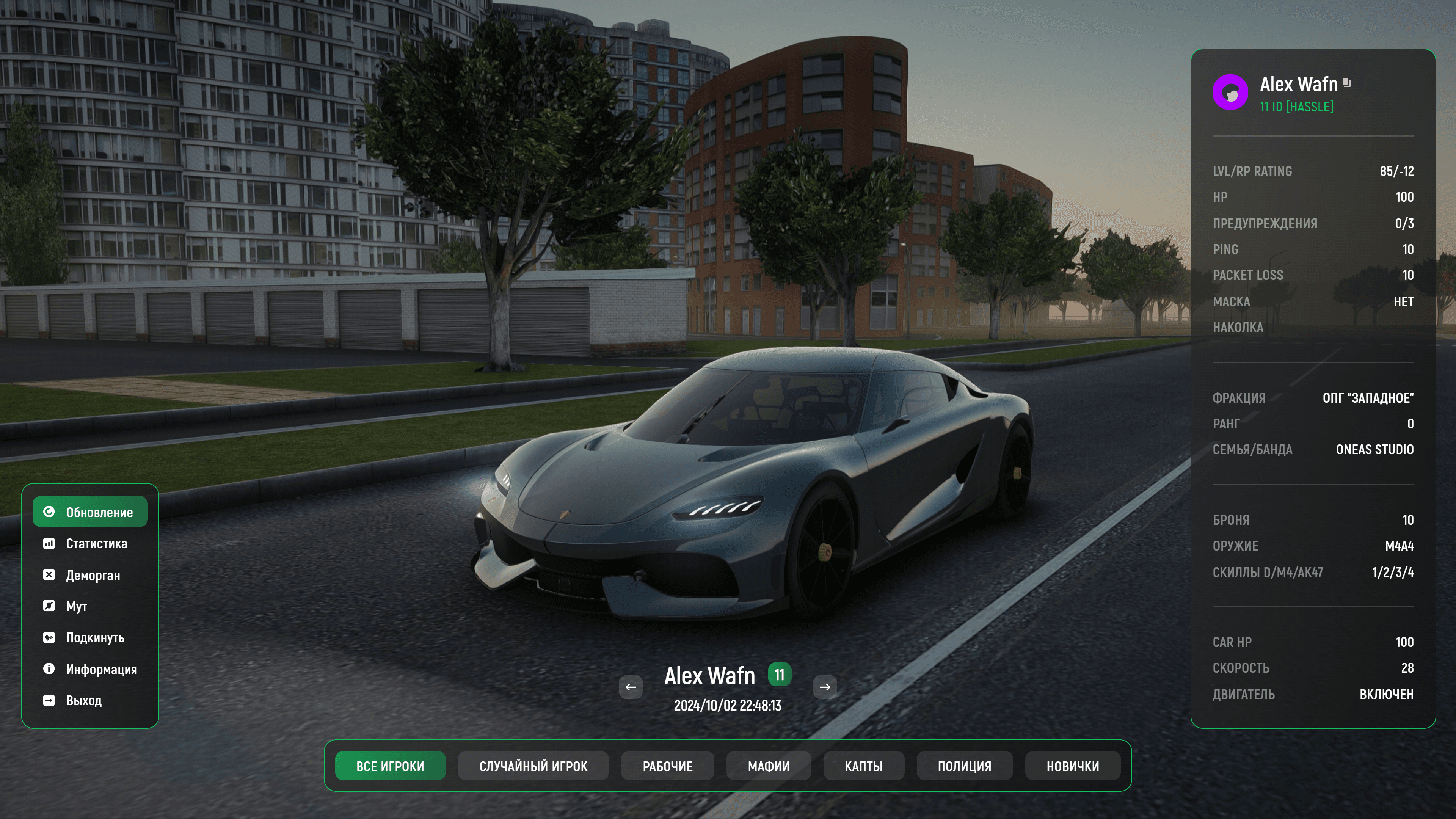Filter players by ПОЛИЦИЯ

(x=964, y=766)
